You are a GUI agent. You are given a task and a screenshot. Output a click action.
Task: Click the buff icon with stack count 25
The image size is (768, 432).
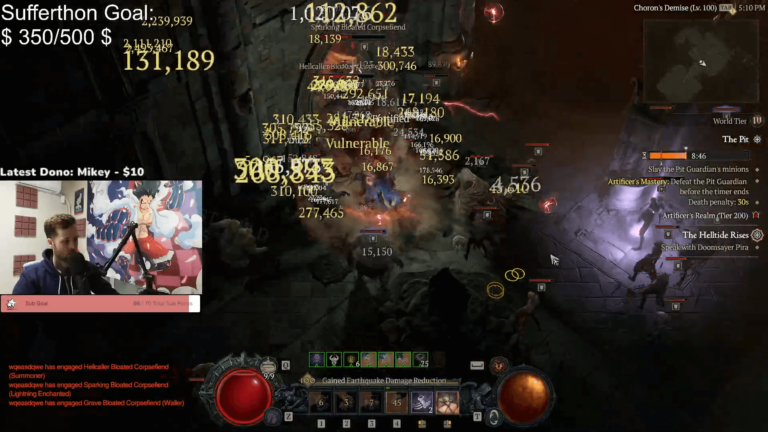(420, 359)
